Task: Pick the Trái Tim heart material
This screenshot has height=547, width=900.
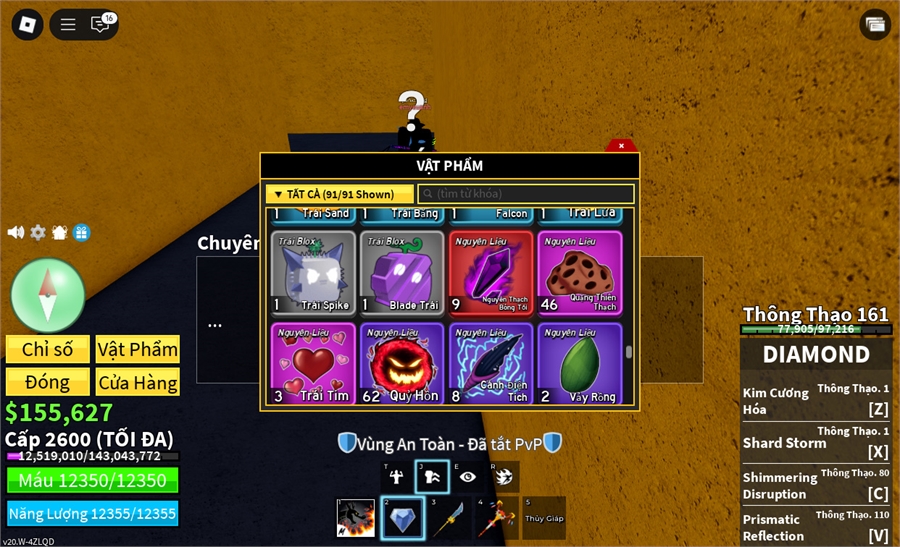Action: [x=313, y=363]
